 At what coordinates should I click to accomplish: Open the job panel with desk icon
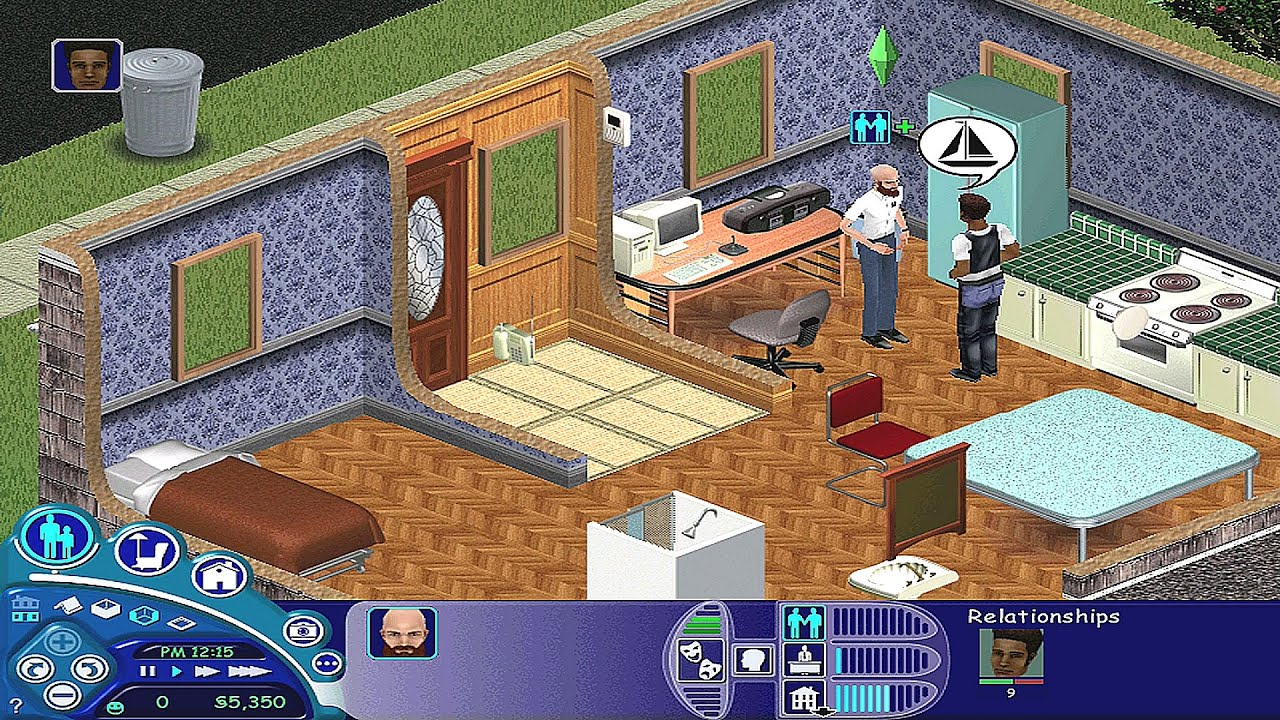pos(803,660)
